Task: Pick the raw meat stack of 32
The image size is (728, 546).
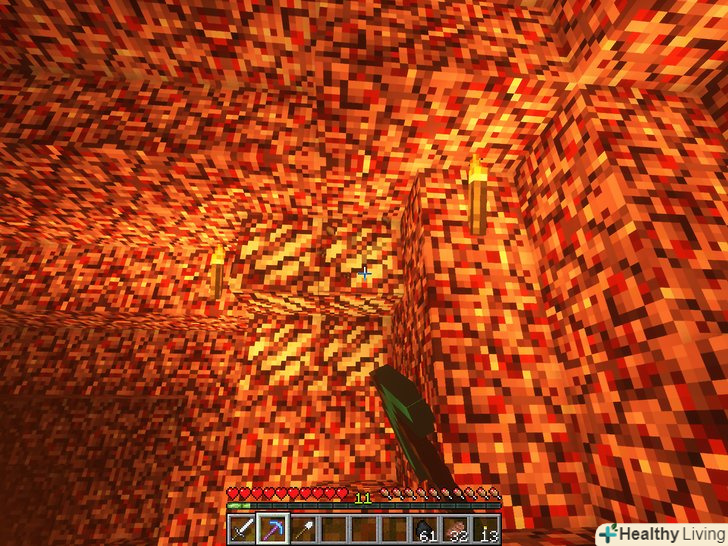Action: 457,528
